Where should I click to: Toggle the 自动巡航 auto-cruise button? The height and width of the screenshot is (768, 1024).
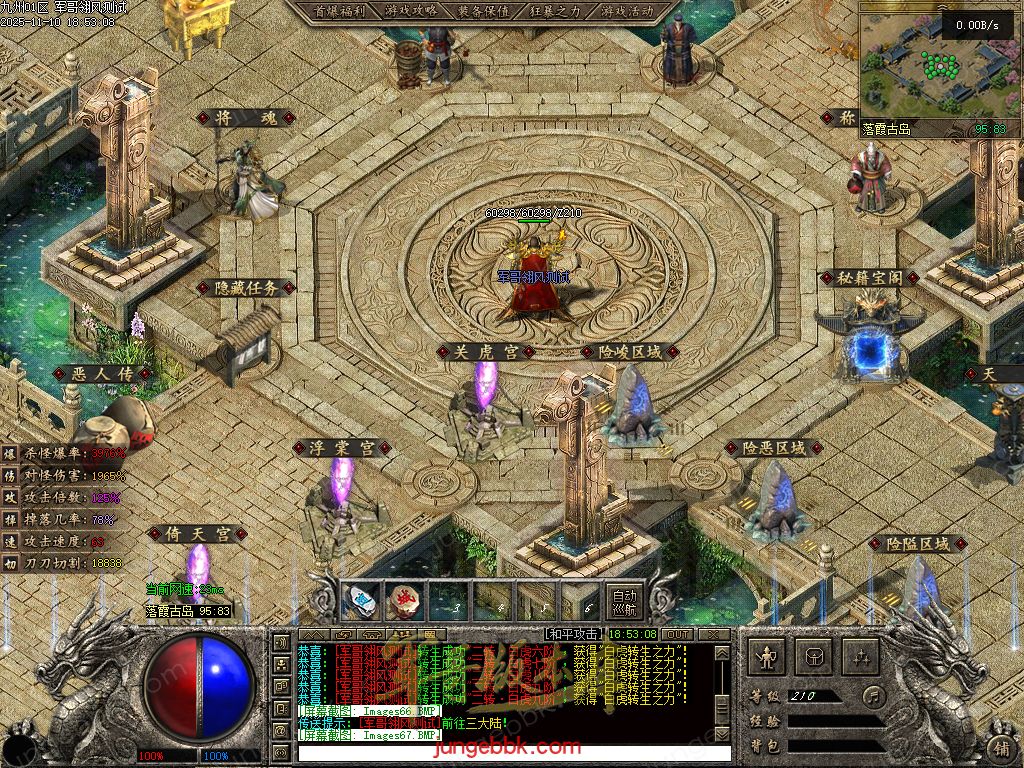pyautogui.click(x=624, y=600)
